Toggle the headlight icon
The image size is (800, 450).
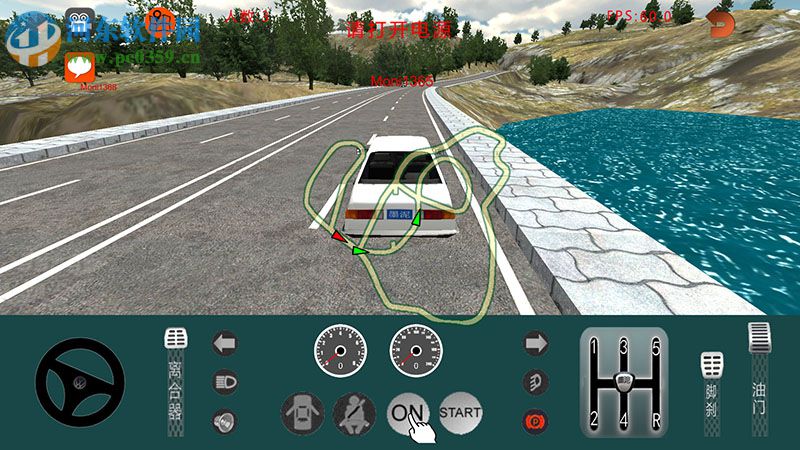point(225,381)
